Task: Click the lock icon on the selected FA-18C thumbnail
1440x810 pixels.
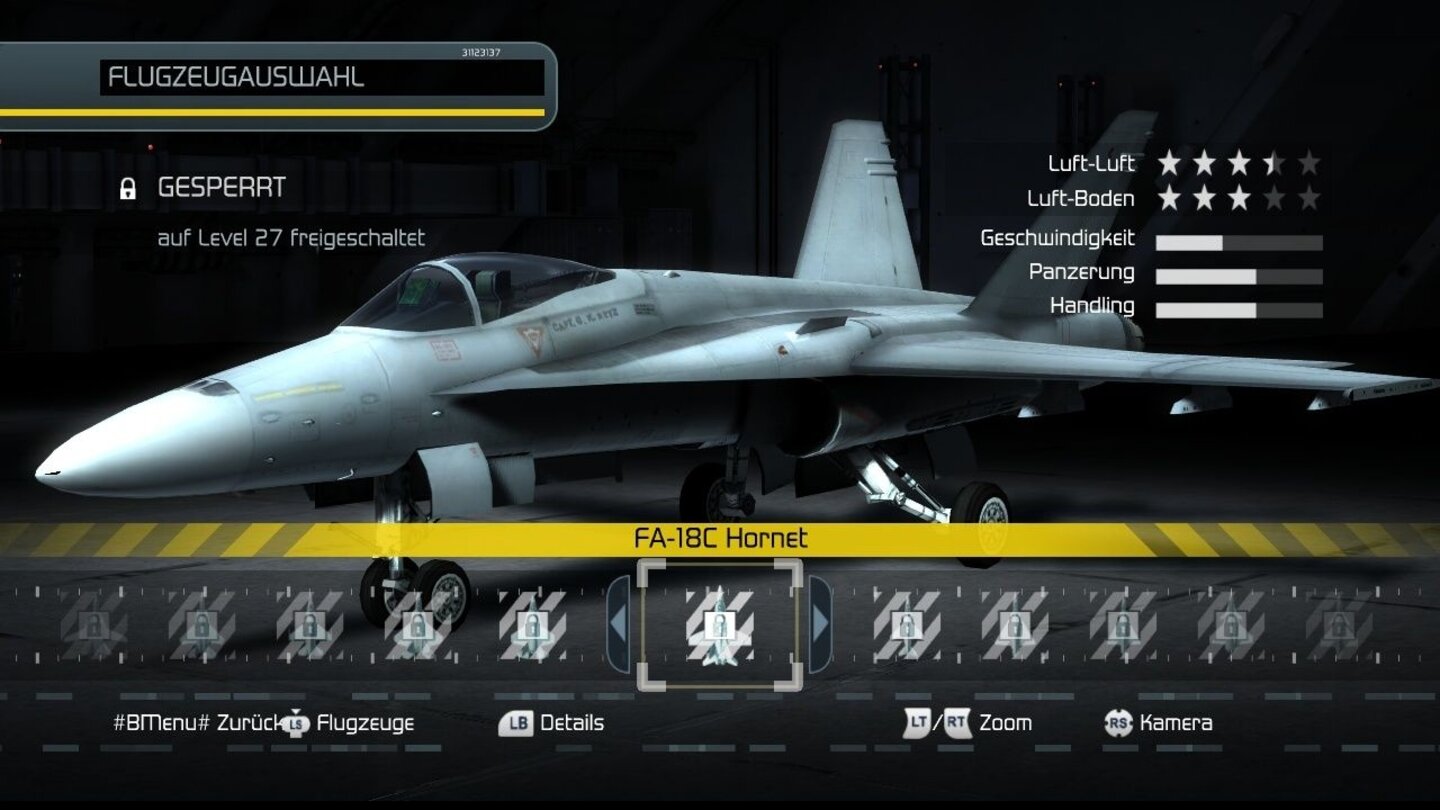Action: pos(719,626)
